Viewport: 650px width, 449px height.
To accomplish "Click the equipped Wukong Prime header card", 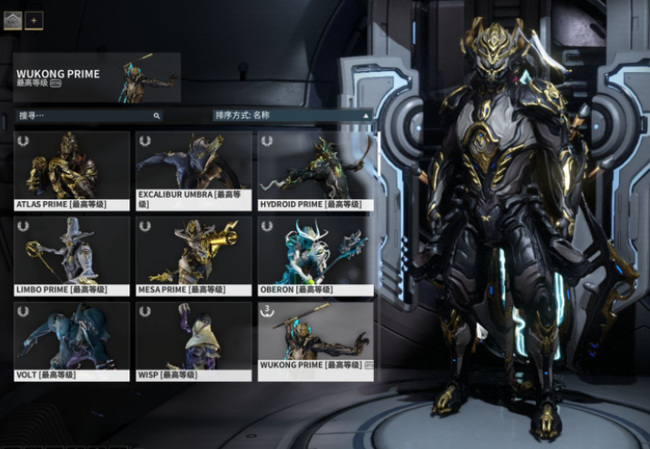I will pyautogui.click(x=97, y=78).
